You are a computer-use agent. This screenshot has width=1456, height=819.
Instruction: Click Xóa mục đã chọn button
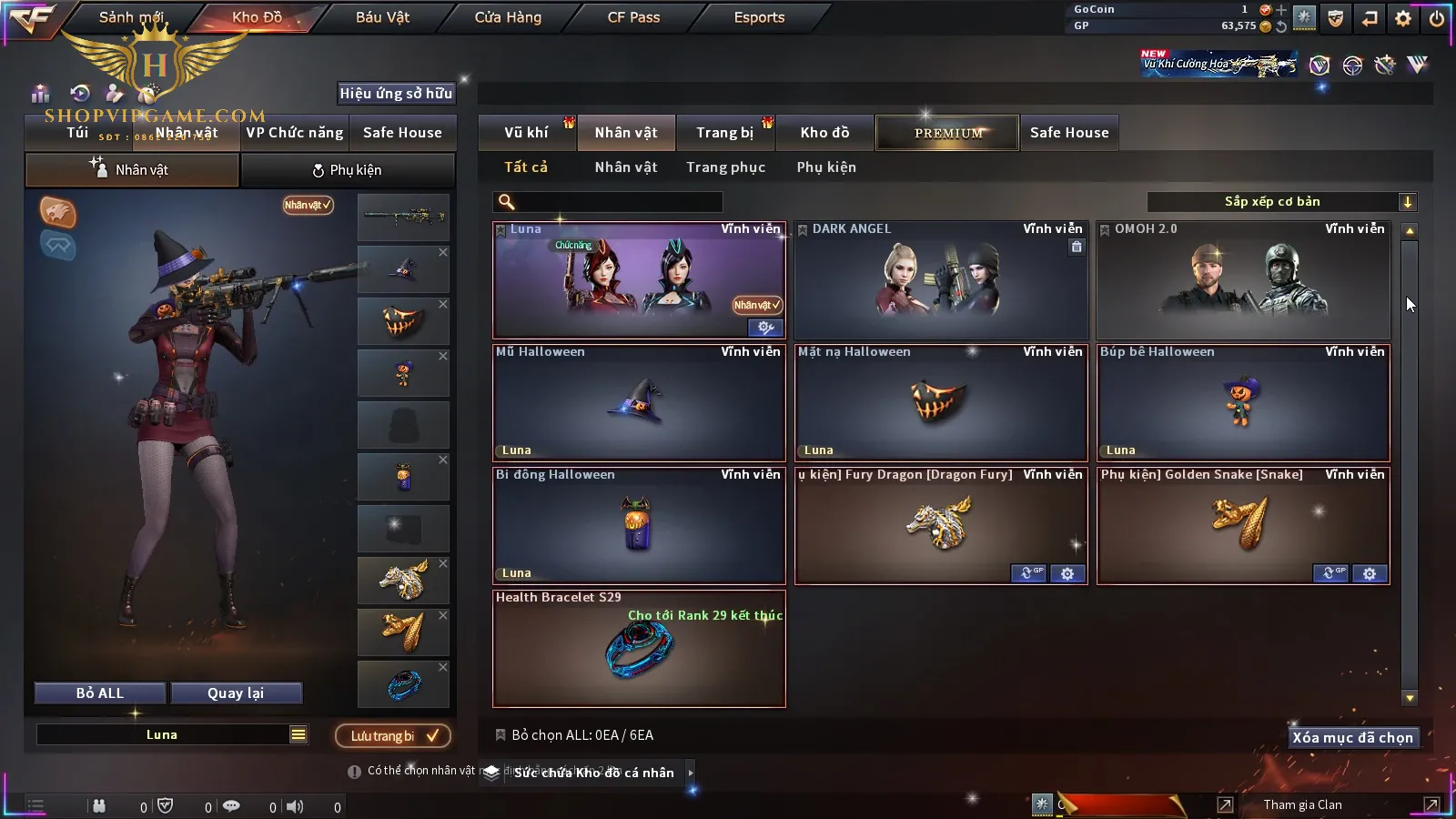1352,738
